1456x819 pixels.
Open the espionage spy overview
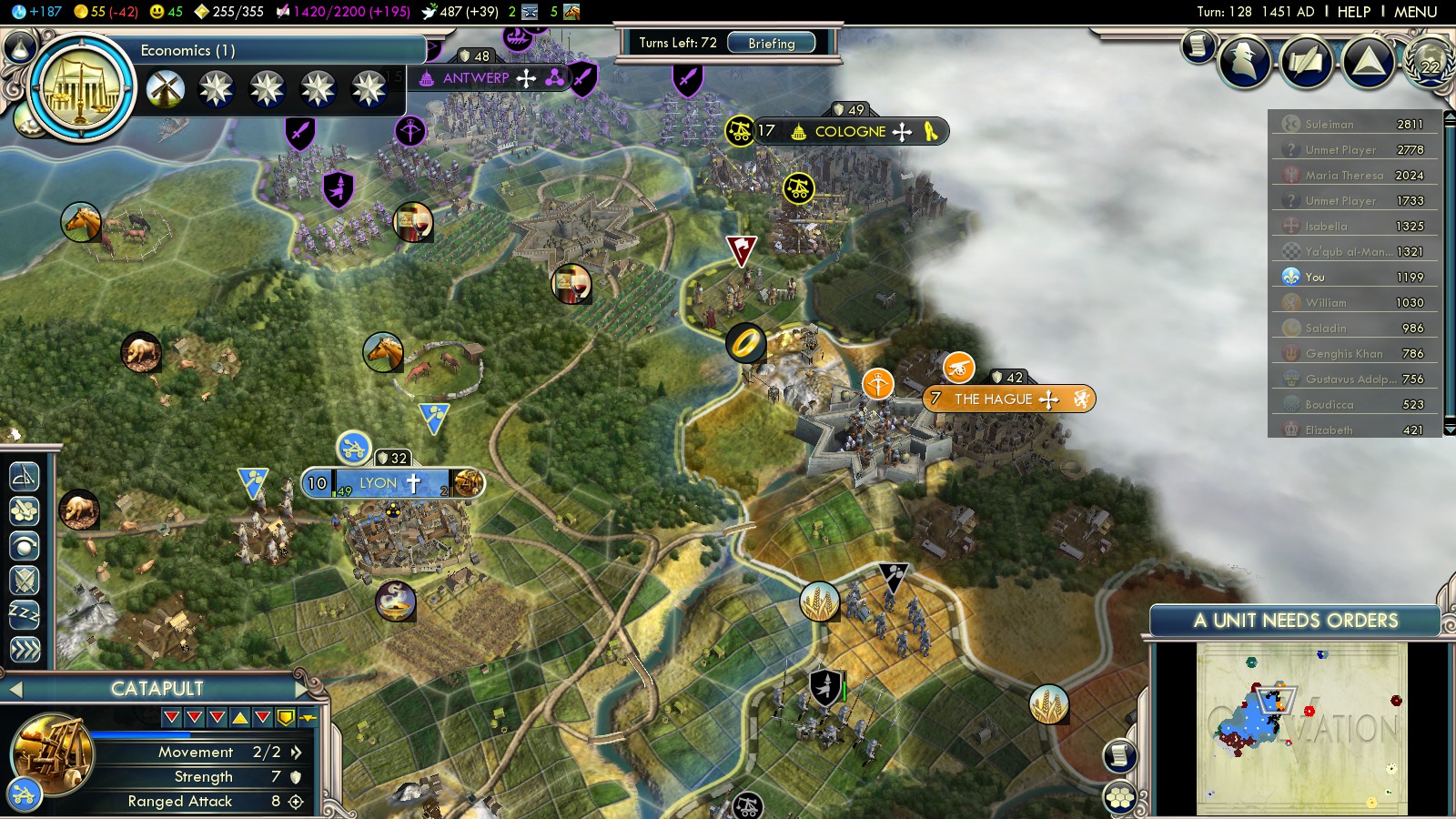click(1244, 61)
